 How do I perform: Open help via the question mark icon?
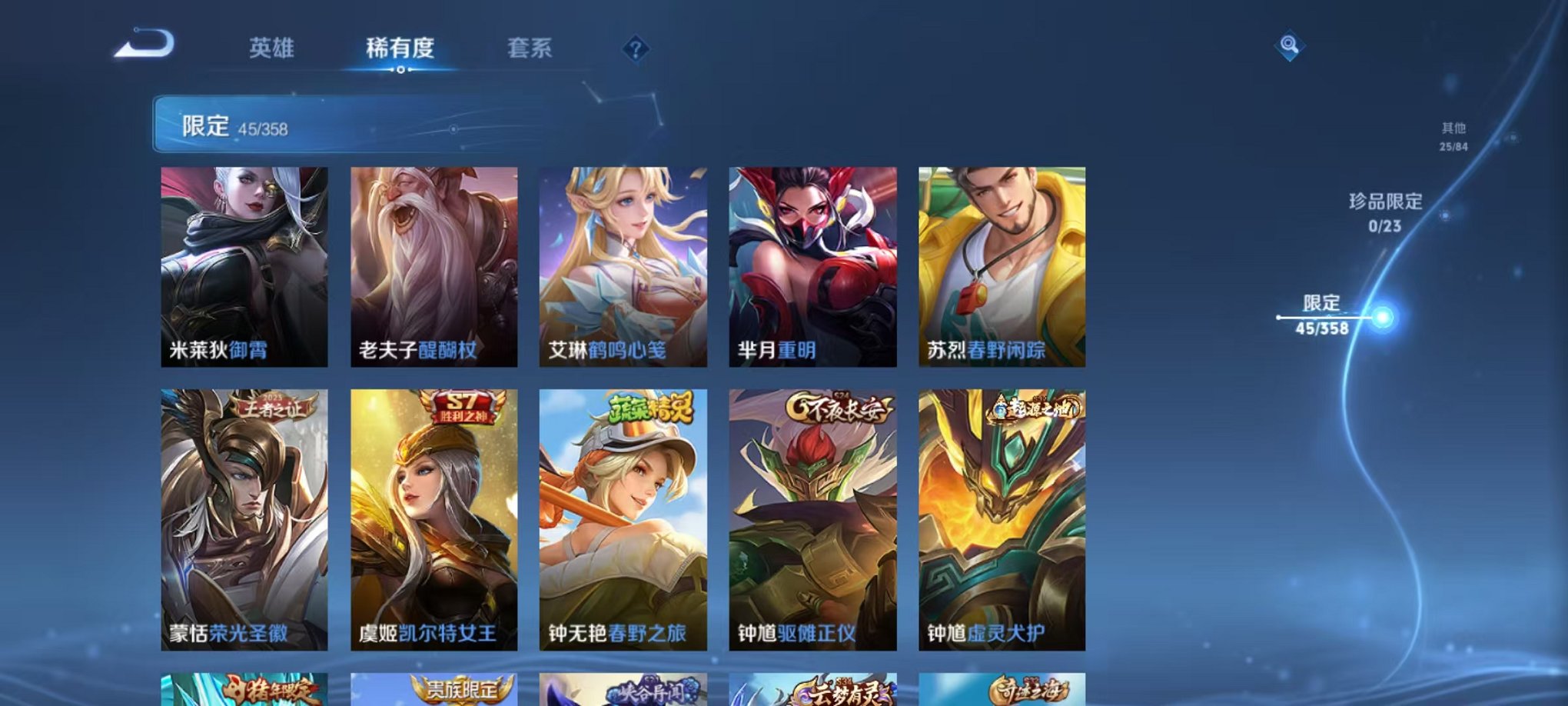[x=635, y=49]
